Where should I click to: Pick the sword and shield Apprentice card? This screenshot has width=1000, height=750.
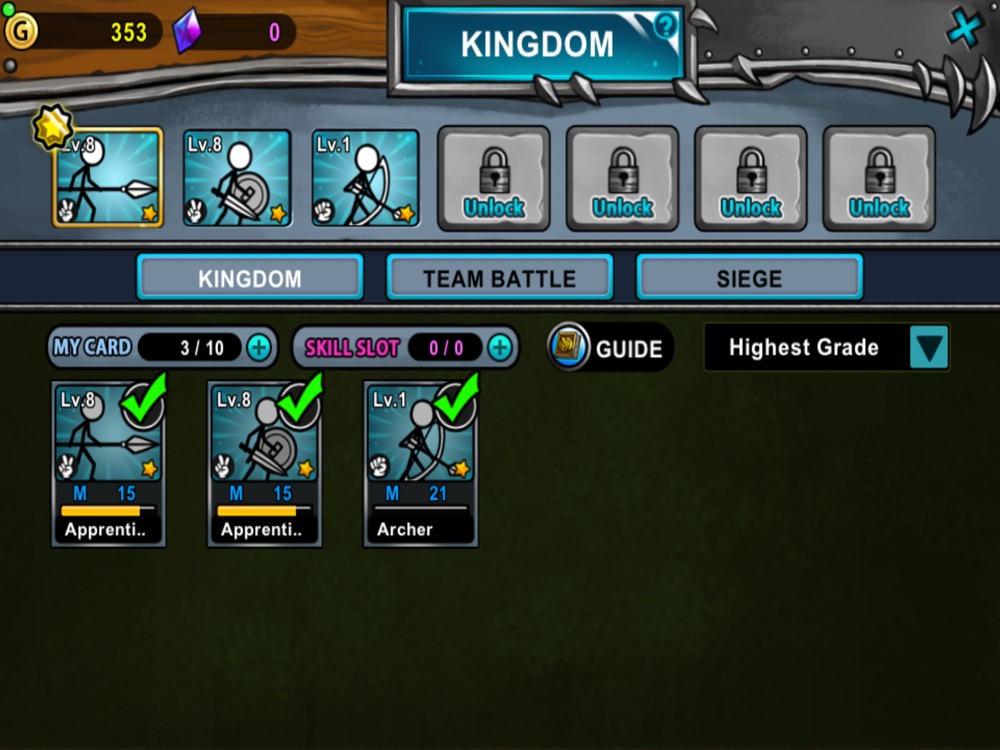[264, 464]
